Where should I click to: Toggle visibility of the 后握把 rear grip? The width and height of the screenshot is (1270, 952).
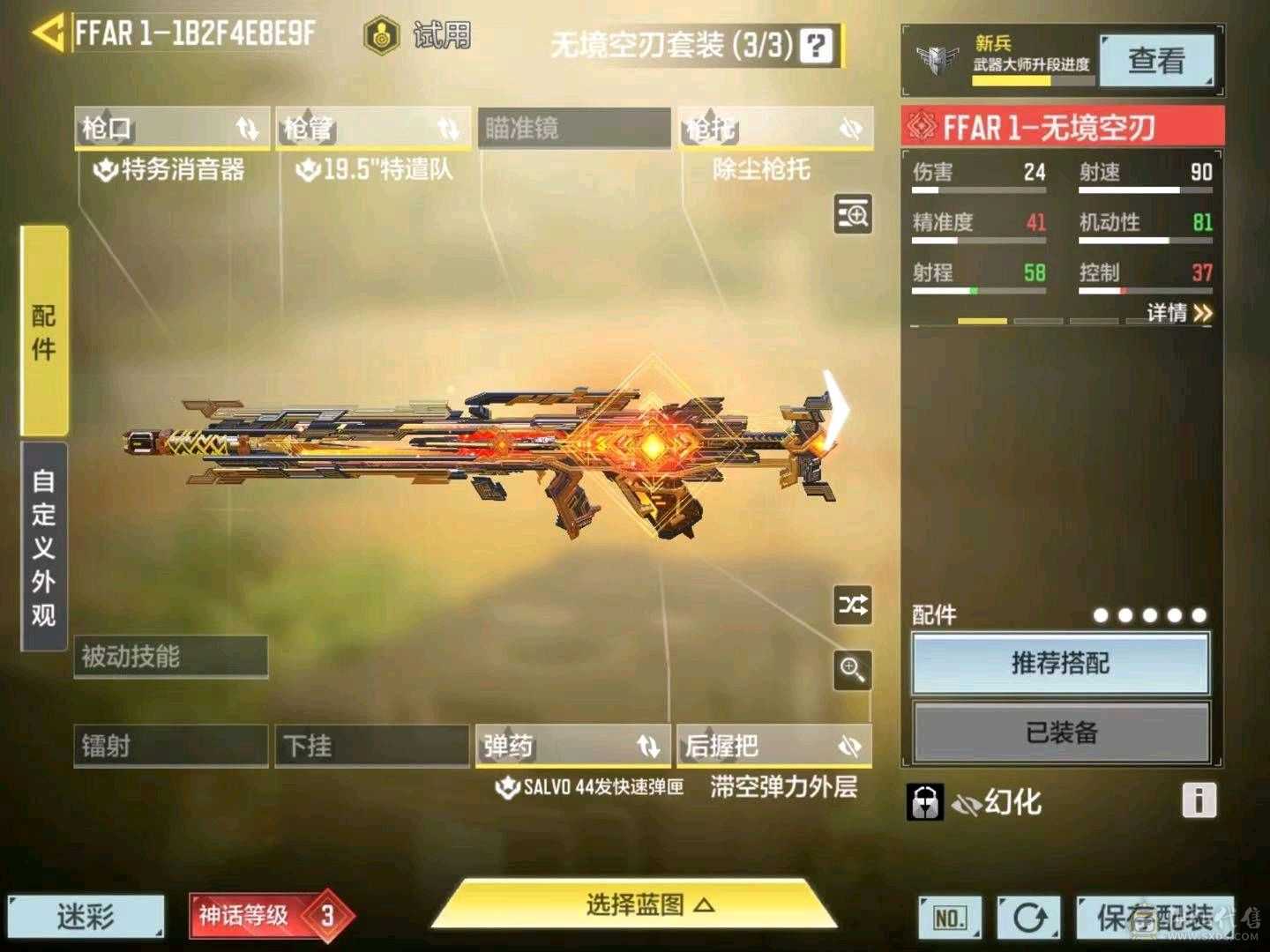coord(848,746)
